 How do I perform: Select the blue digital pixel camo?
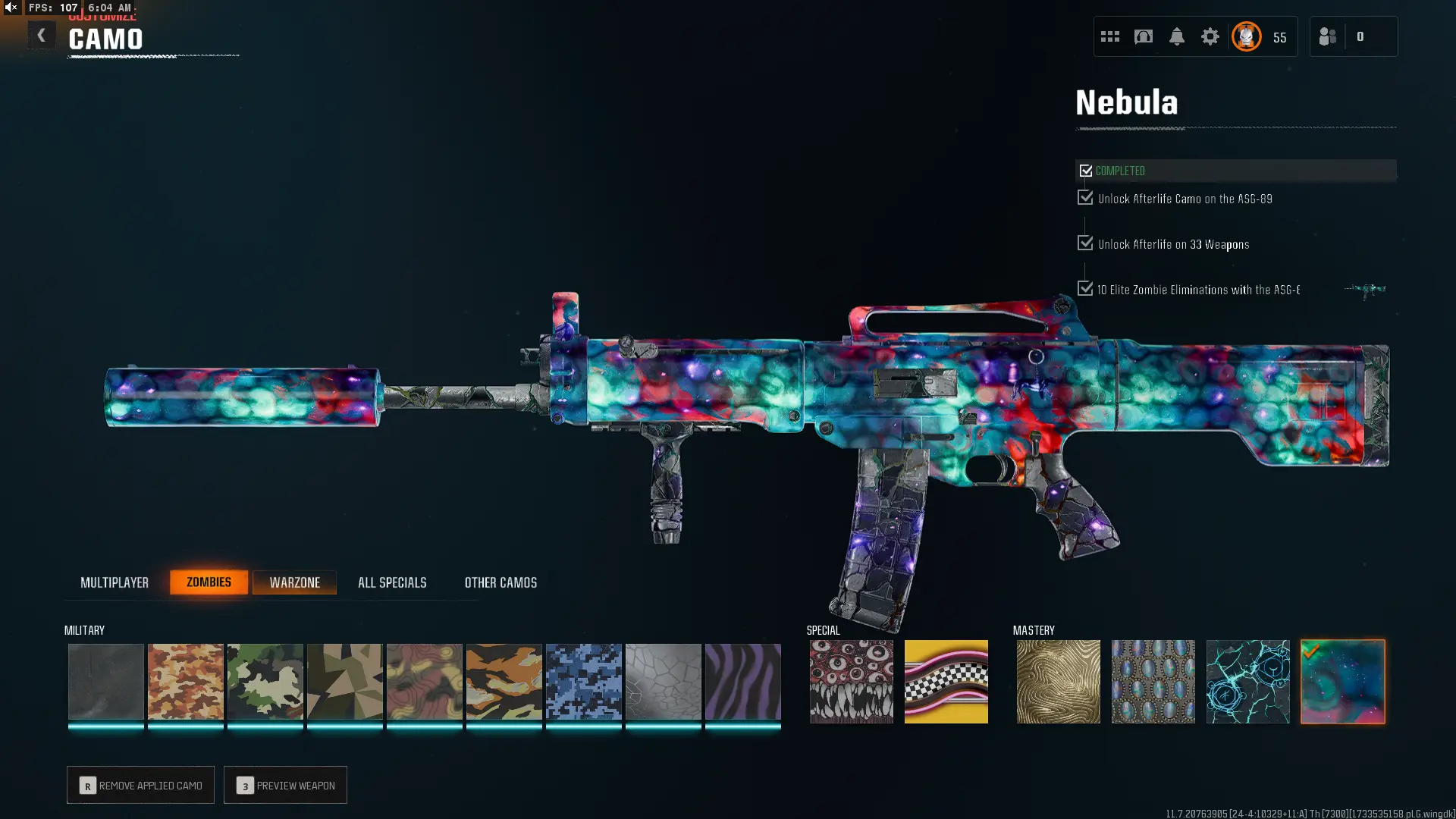(x=584, y=681)
